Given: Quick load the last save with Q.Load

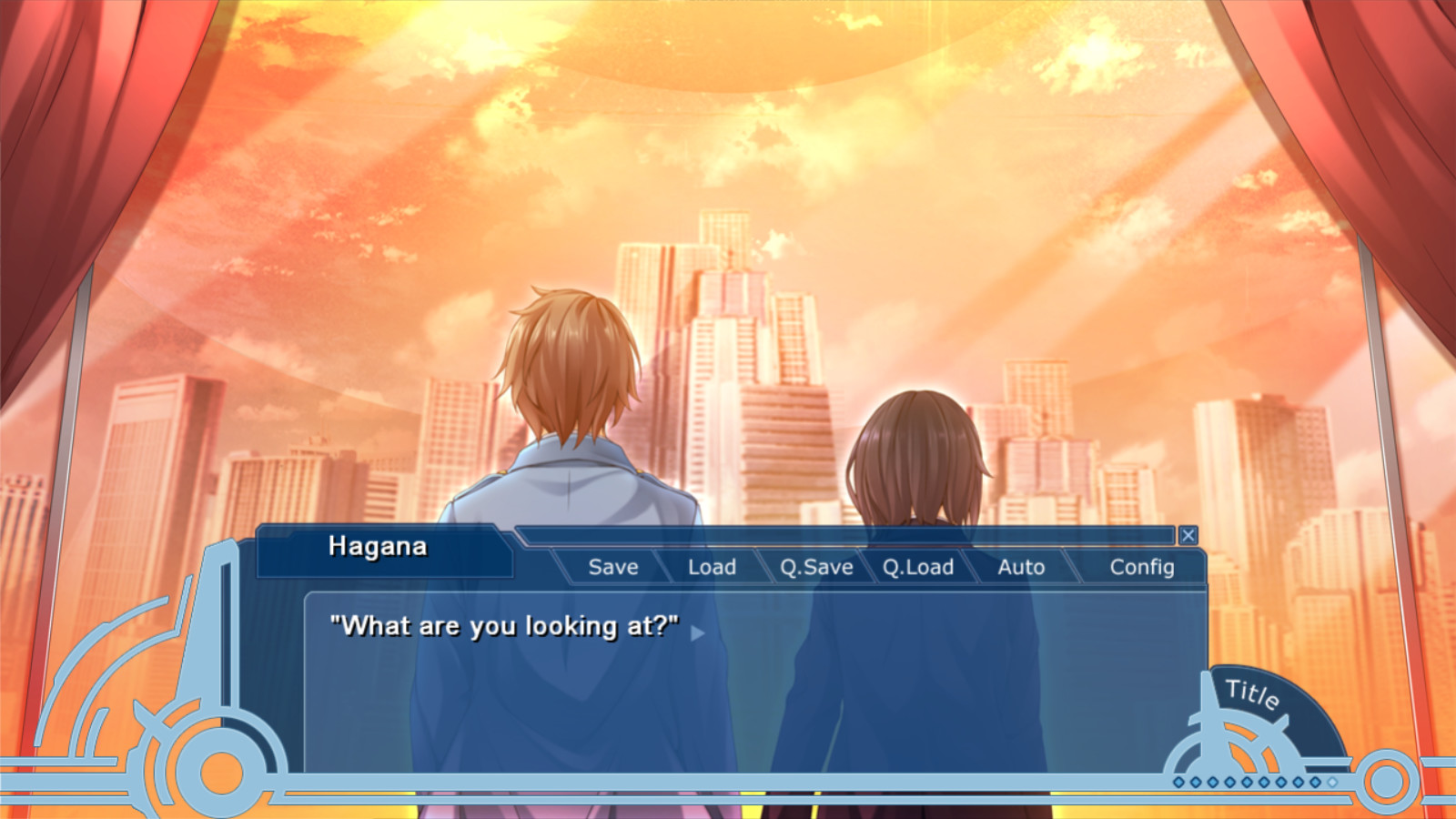Looking at the screenshot, I should pyautogui.click(x=919, y=567).
